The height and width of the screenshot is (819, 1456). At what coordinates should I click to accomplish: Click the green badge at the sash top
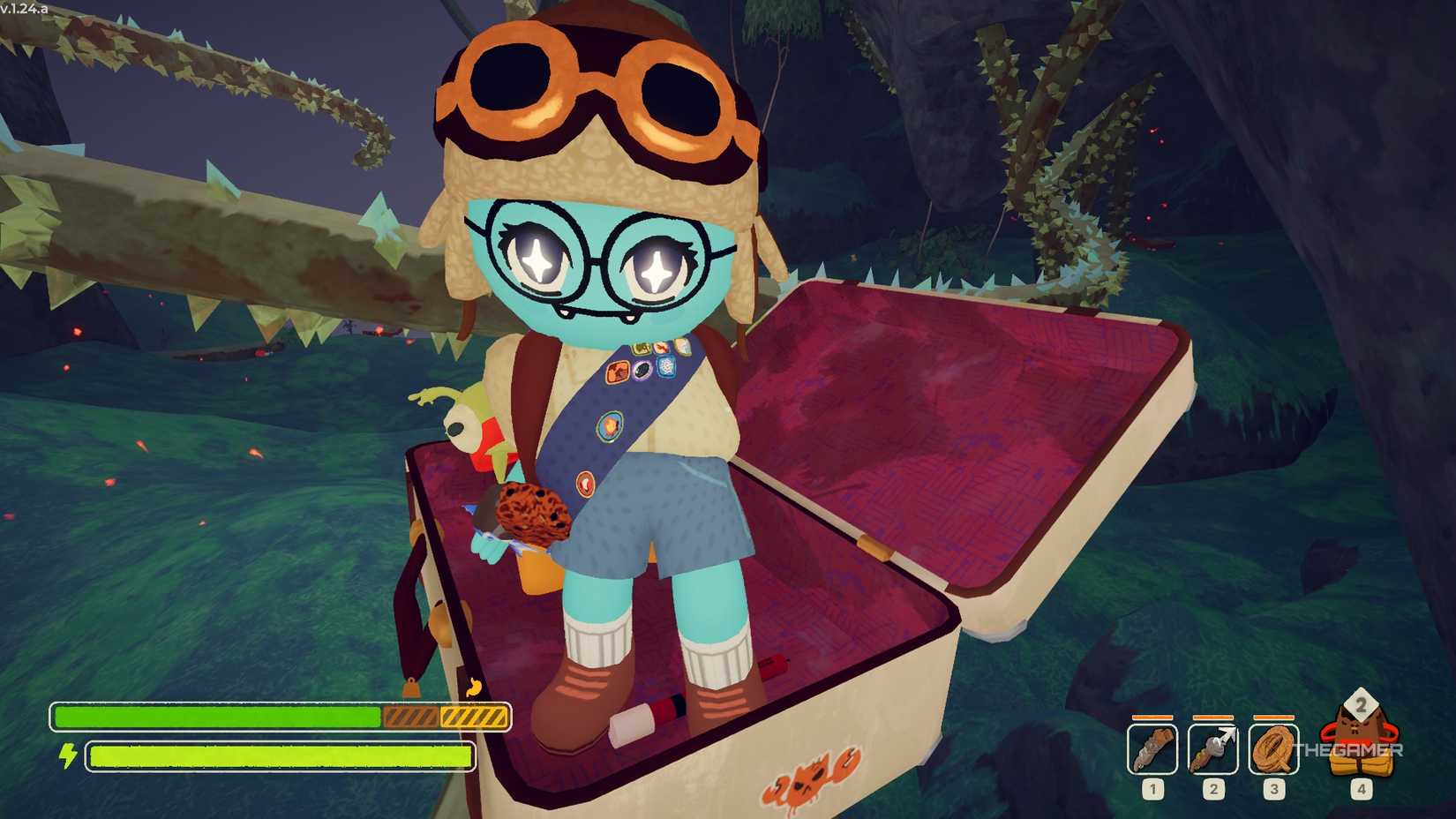point(642,348)
